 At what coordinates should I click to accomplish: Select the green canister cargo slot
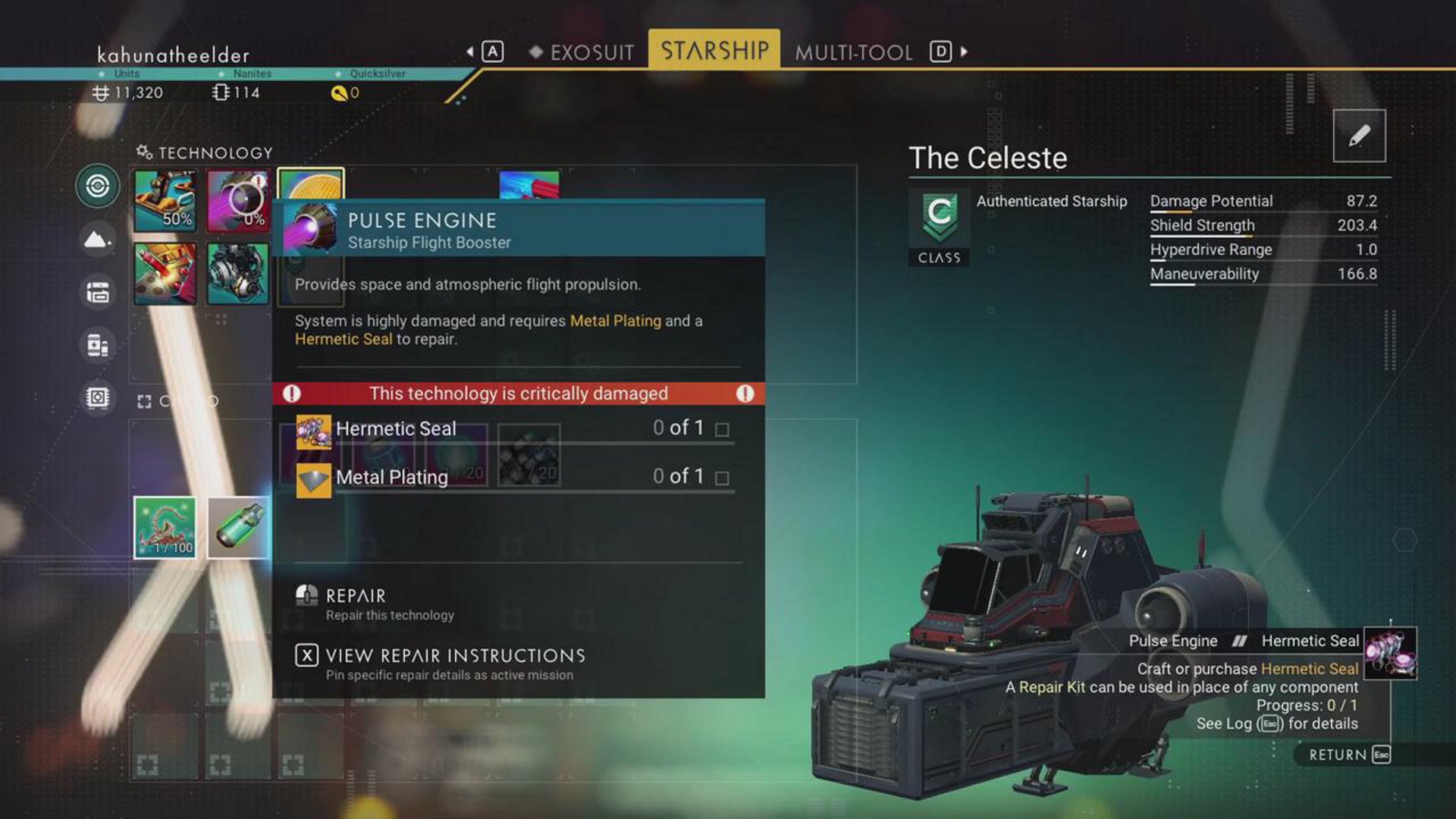click(238, 528)
